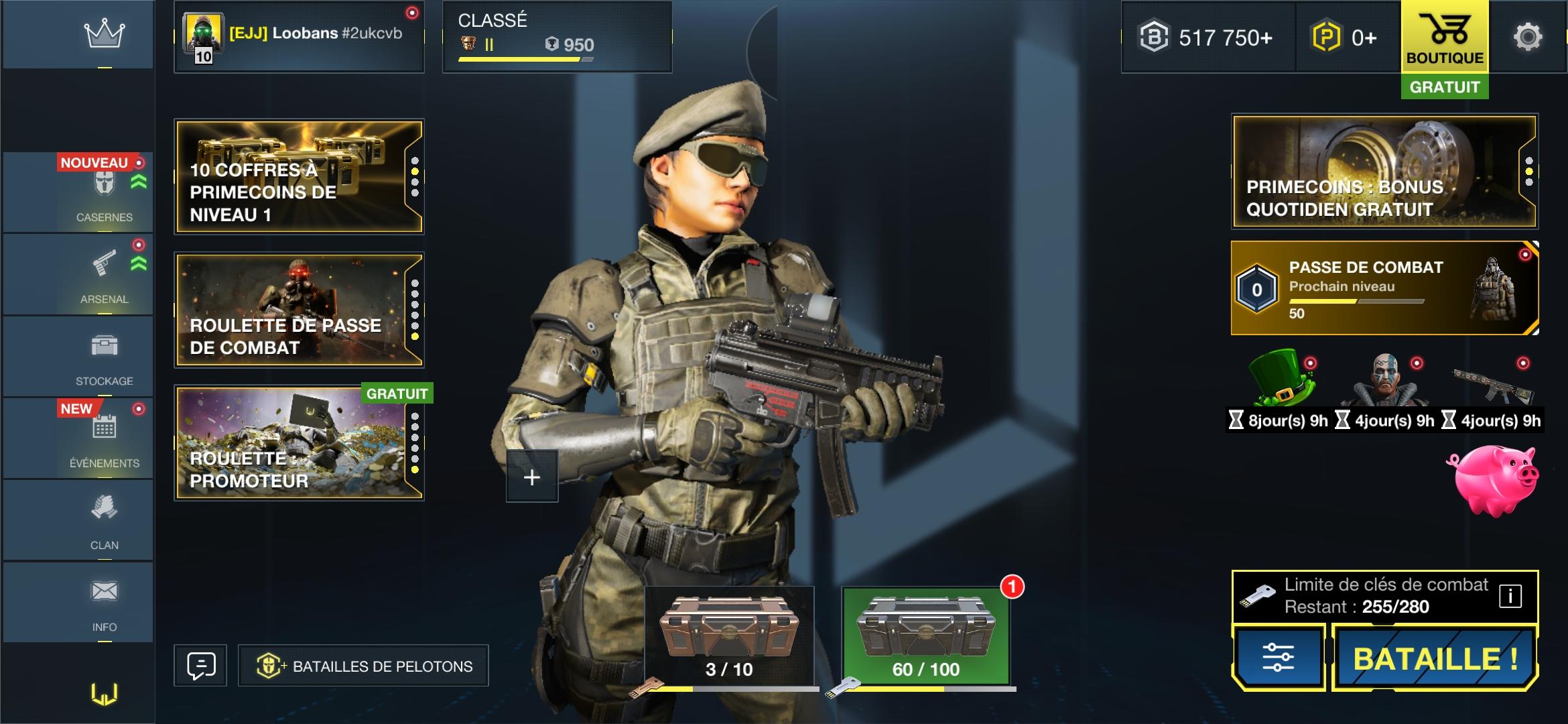Claim the Primecoins daily bonus banner
1568x724 pixels.
1384,172
